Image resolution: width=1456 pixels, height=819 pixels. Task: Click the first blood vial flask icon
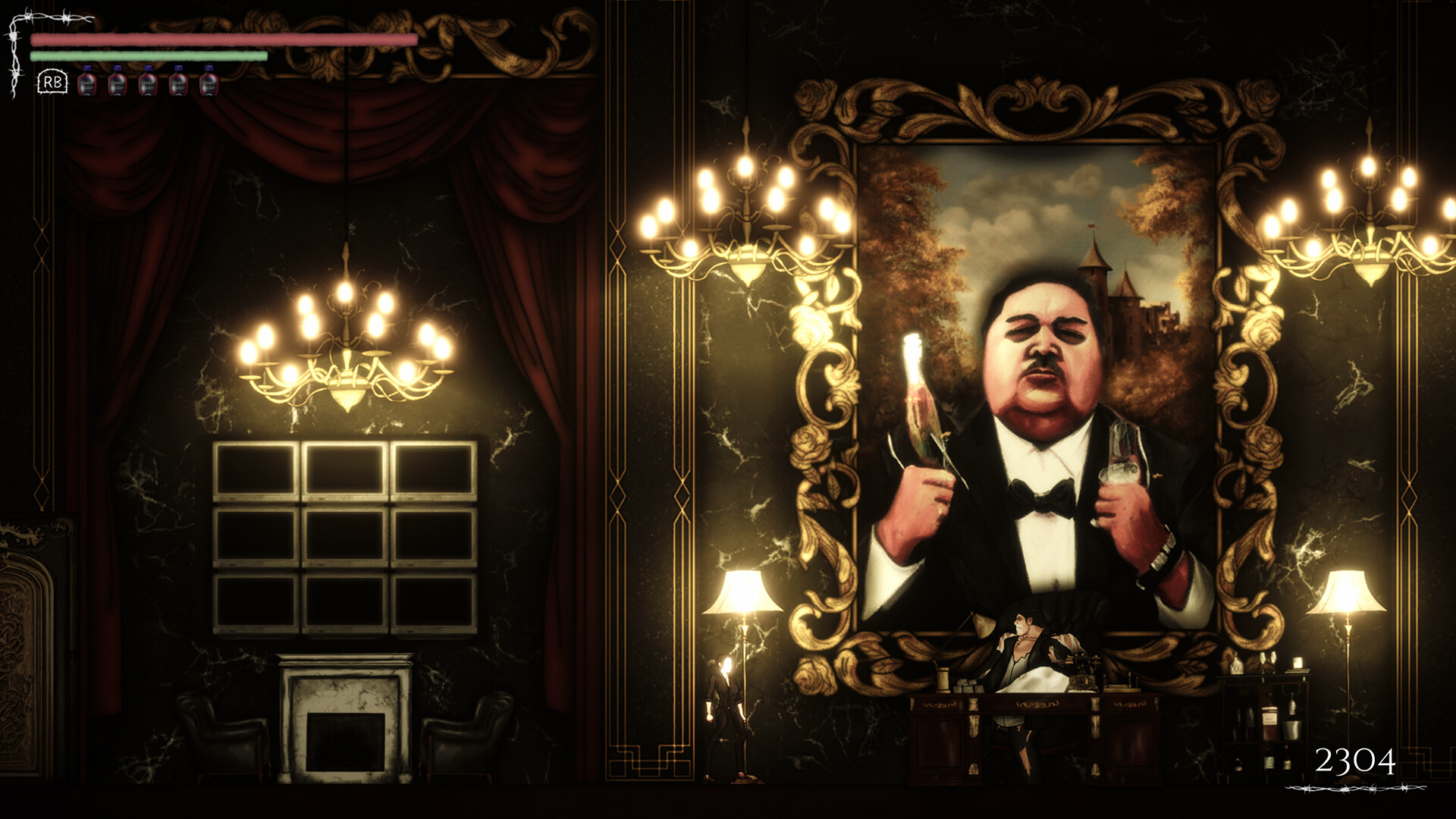[x=87, y=83]
